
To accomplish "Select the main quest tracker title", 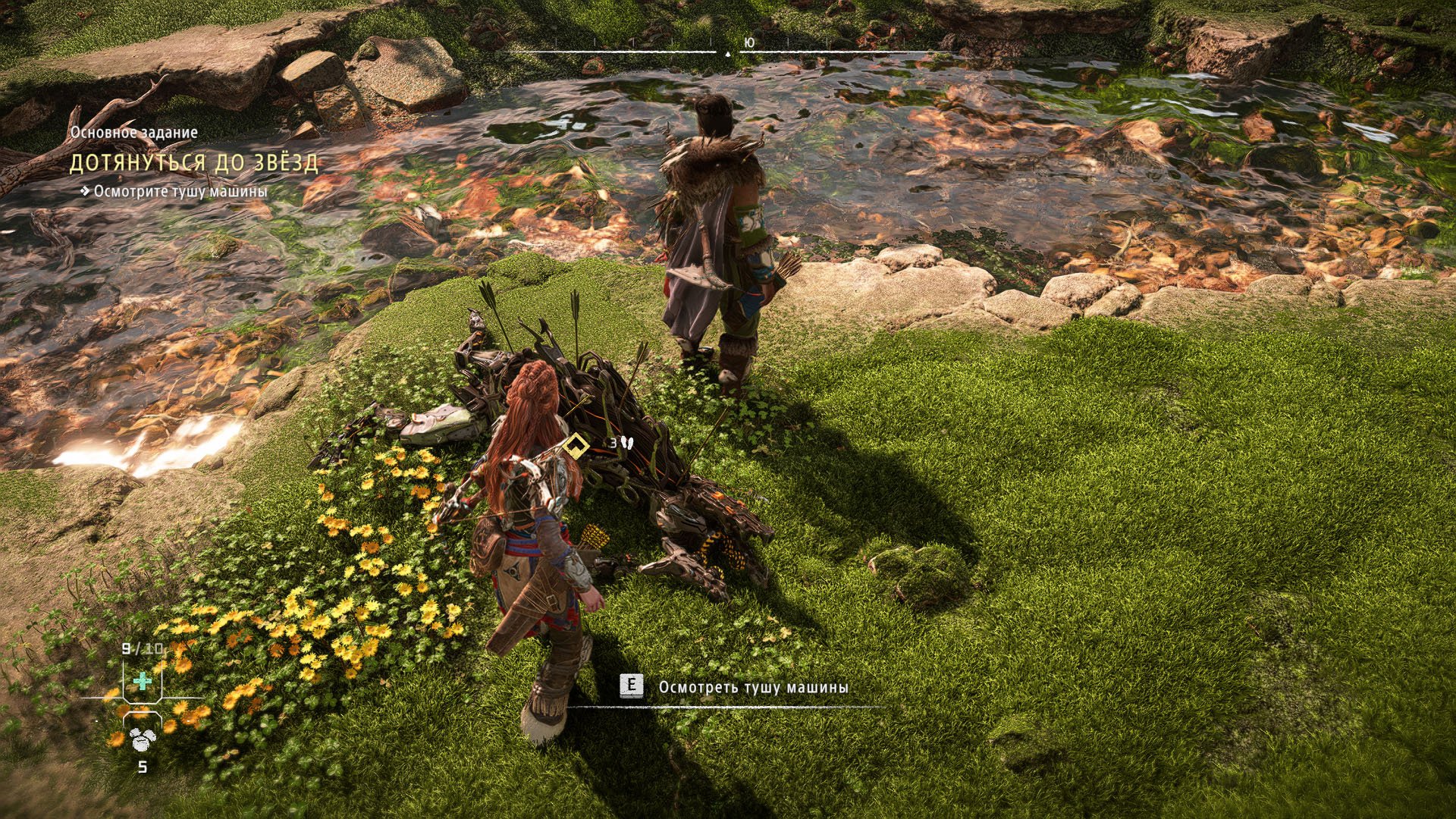I will 194,162.
